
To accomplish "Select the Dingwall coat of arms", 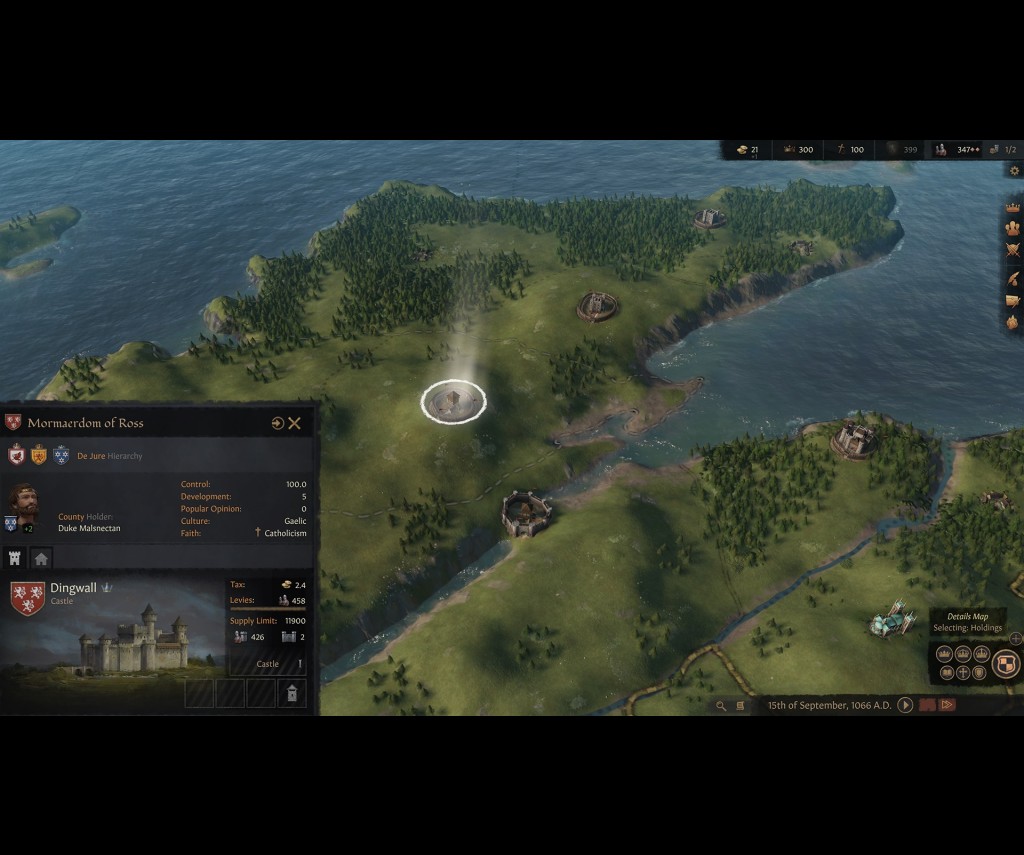I will pos(27,596).
